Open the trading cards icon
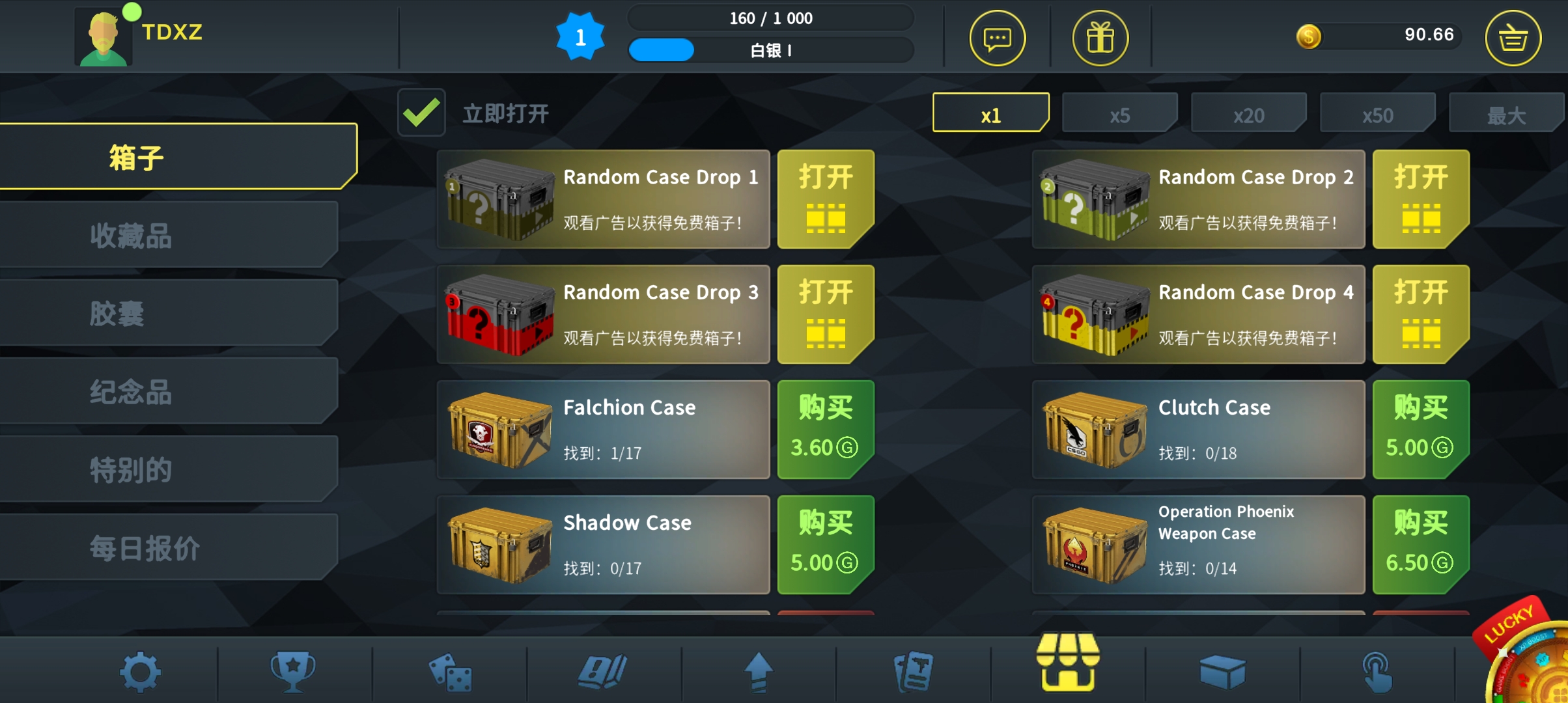Screen dimensions: 1568x703 [914, 672]
